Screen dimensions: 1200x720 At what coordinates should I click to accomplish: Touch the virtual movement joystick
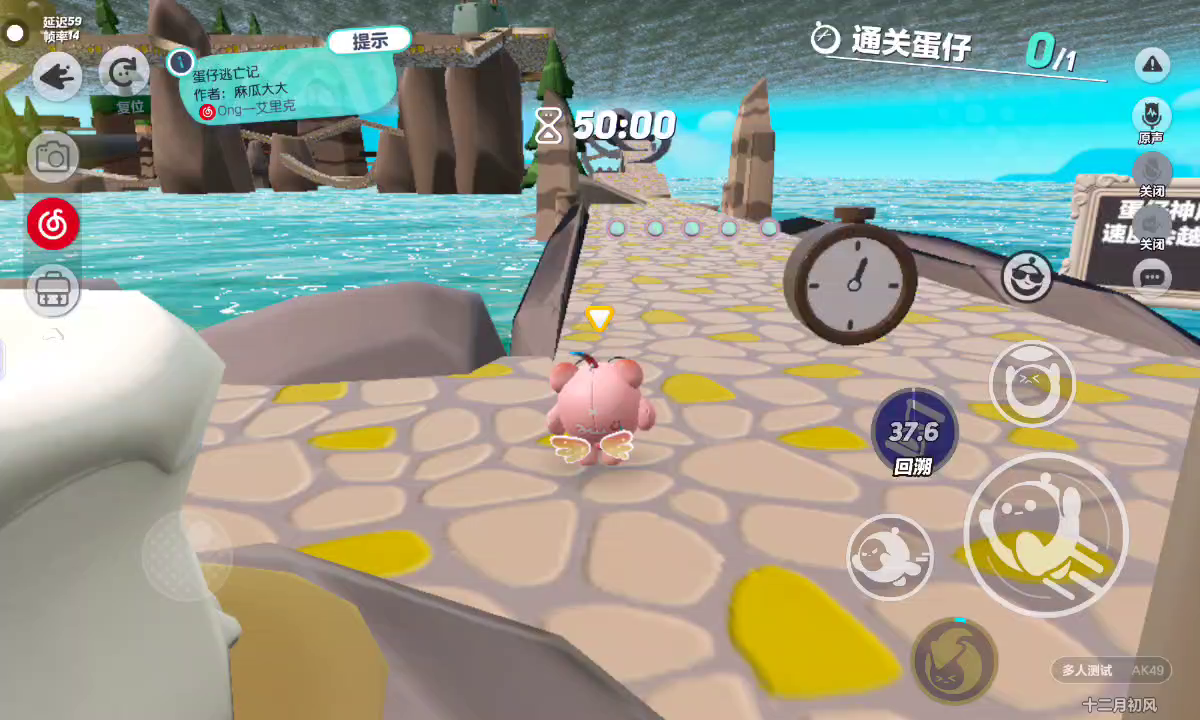186,554
